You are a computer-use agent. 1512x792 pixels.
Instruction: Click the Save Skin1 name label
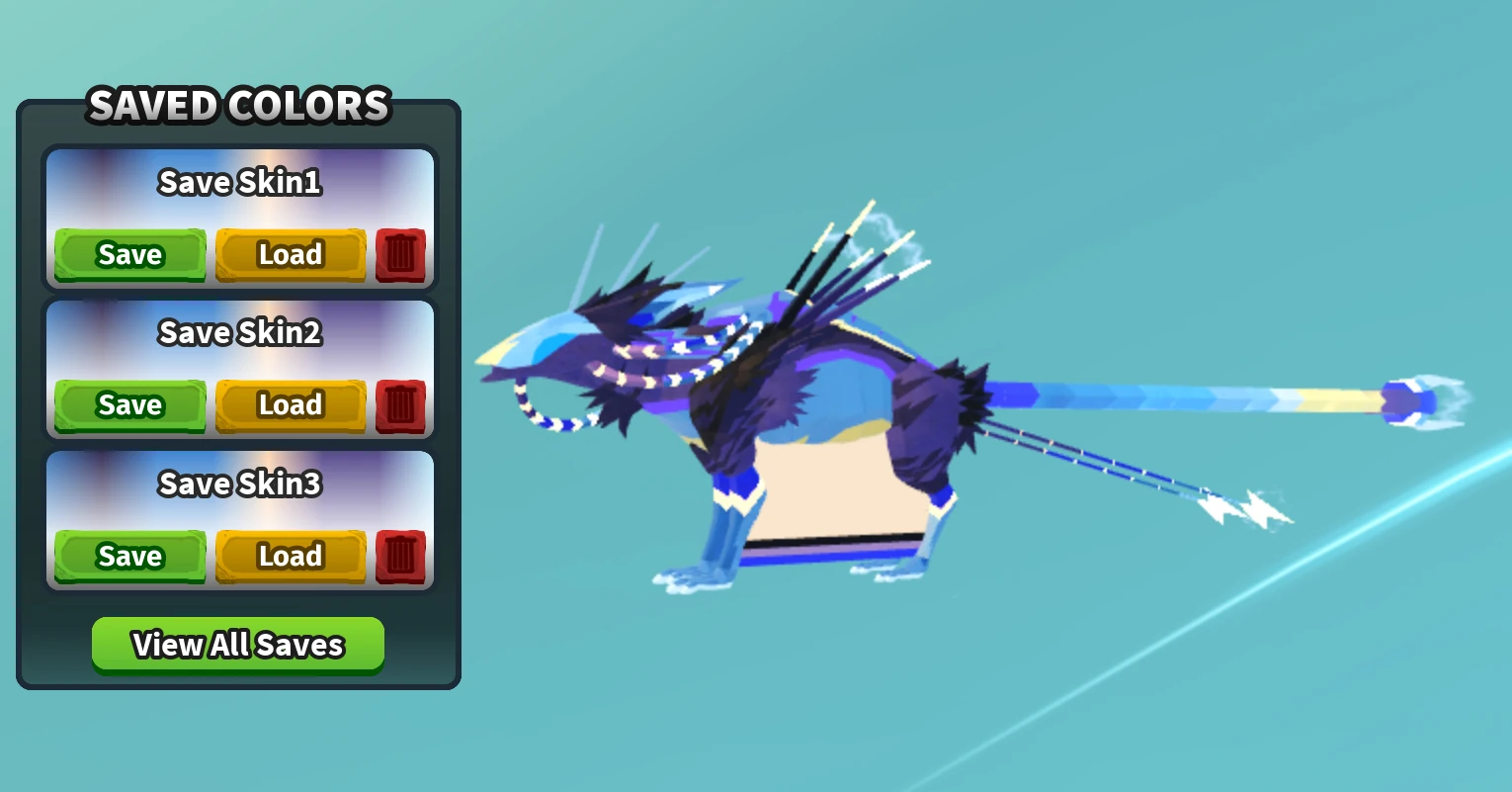pyautogui.click(x=239, y=183)
